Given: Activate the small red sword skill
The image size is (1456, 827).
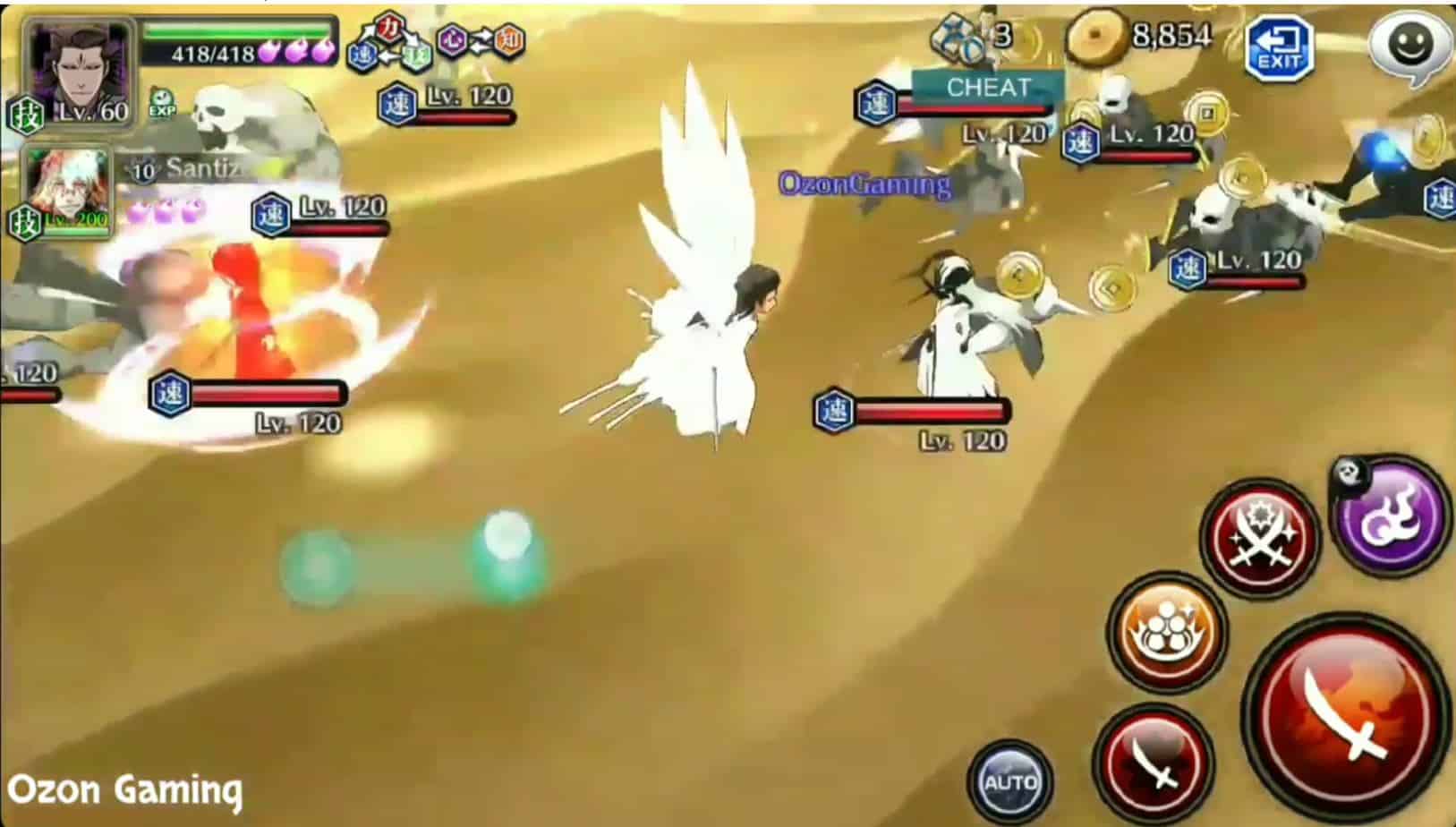Looking at the screenshot, I should [x=1154, y=763].
